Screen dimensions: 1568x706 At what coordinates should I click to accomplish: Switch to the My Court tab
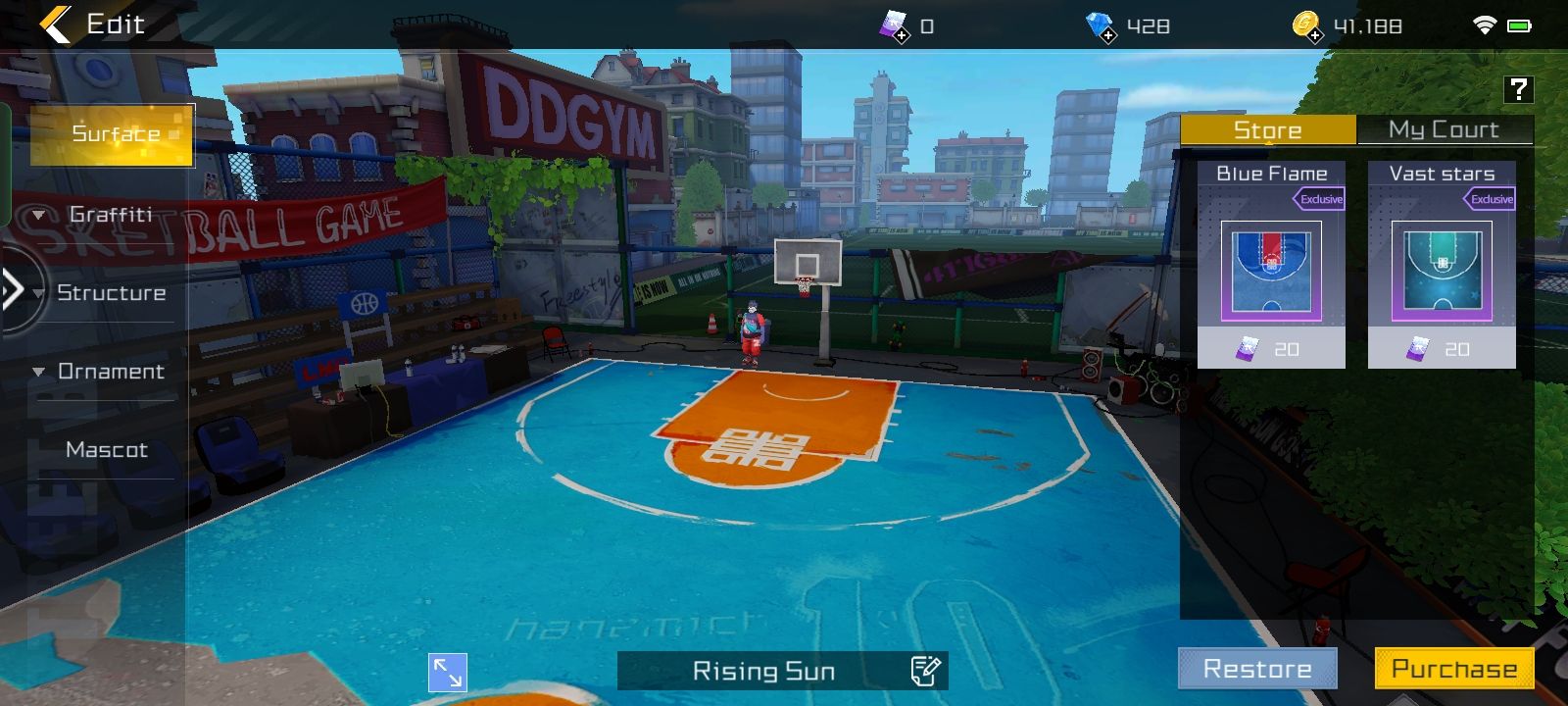pyautogui.click(x=1444, y=129)
